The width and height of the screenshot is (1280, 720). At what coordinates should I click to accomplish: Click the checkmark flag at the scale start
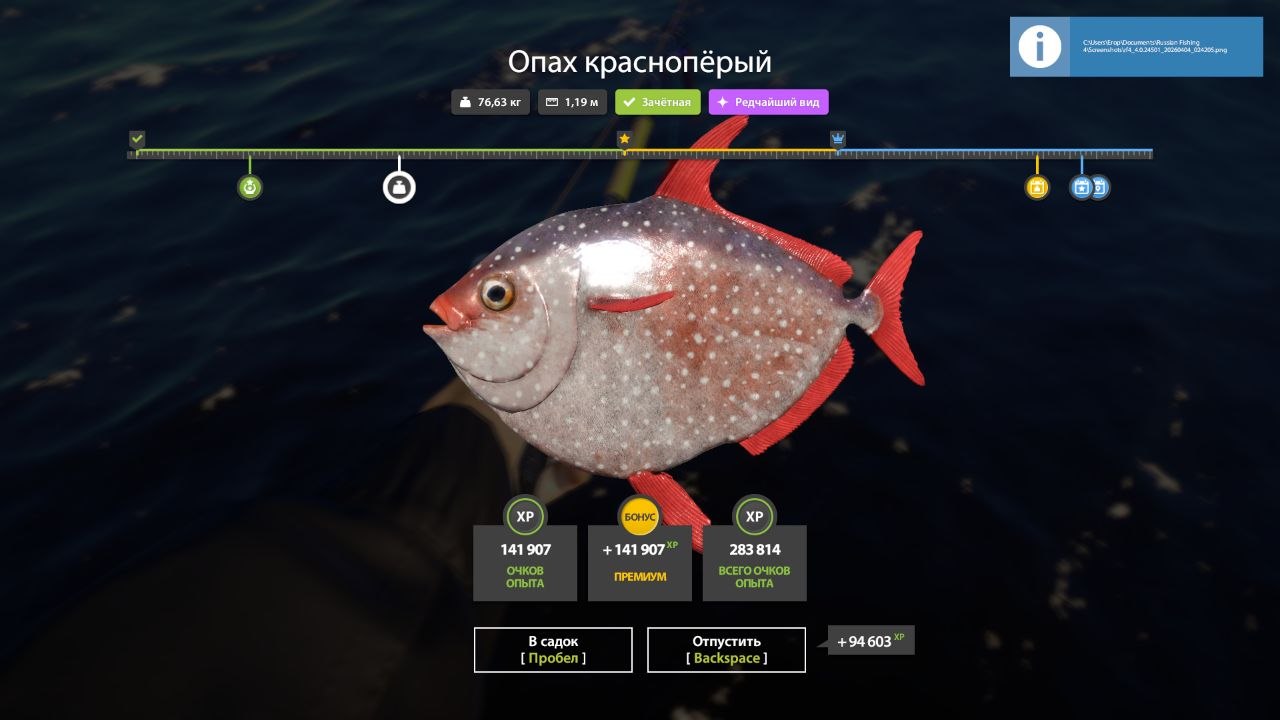pos(137,139)
